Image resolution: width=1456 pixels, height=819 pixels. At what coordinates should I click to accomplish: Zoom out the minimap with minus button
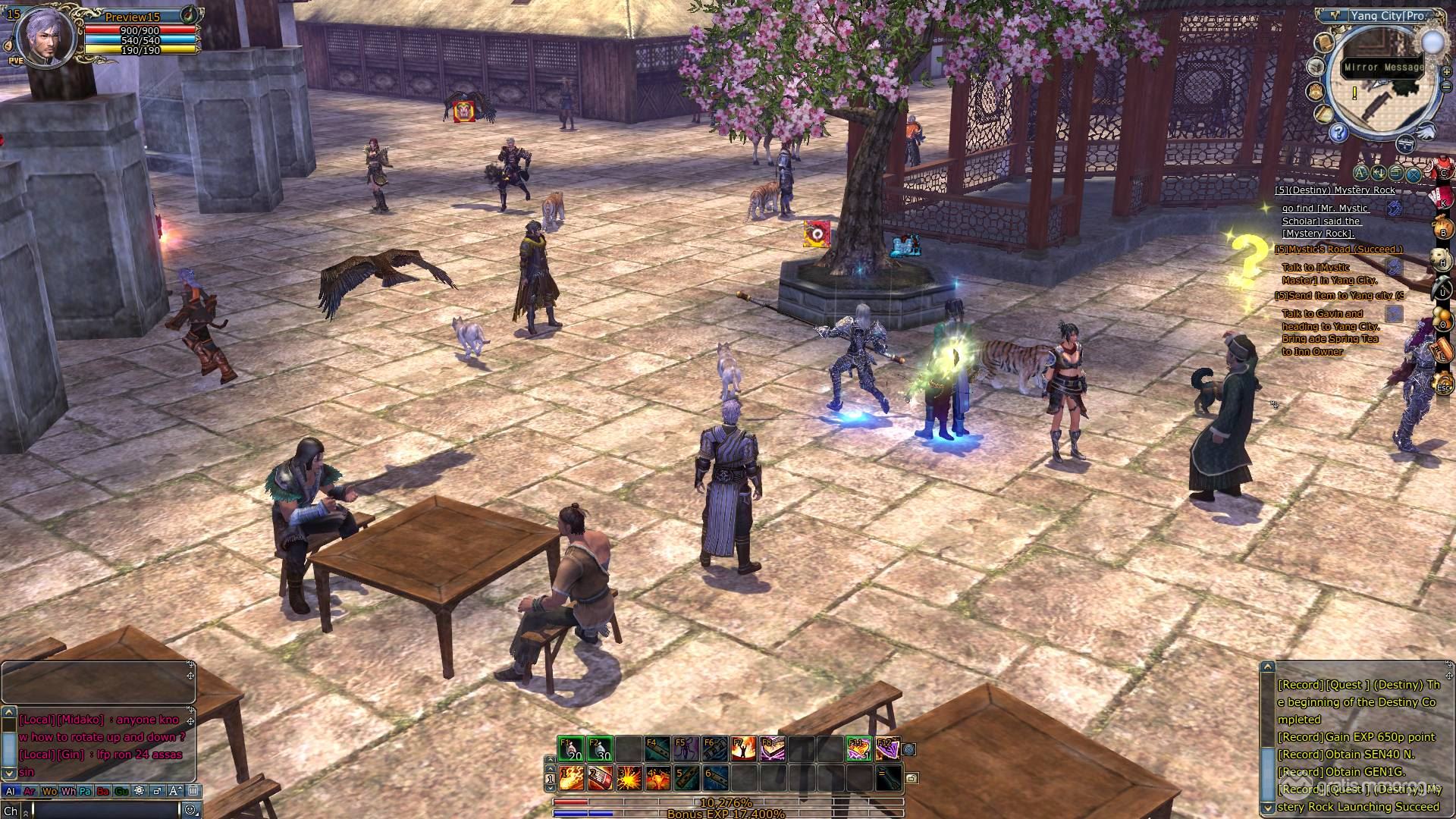click(x=1446, y=87)
